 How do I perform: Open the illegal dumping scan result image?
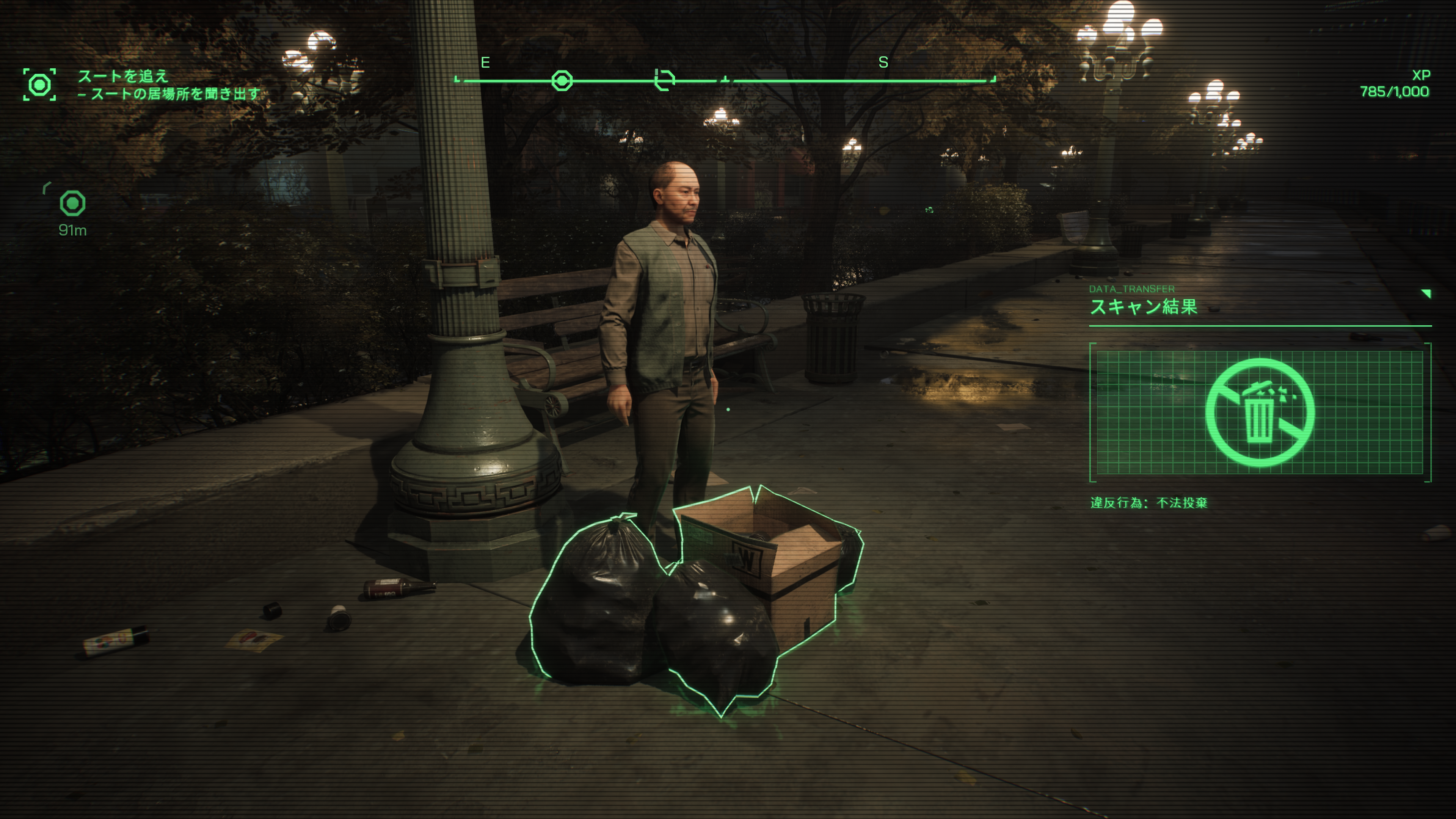point(1259,413)
